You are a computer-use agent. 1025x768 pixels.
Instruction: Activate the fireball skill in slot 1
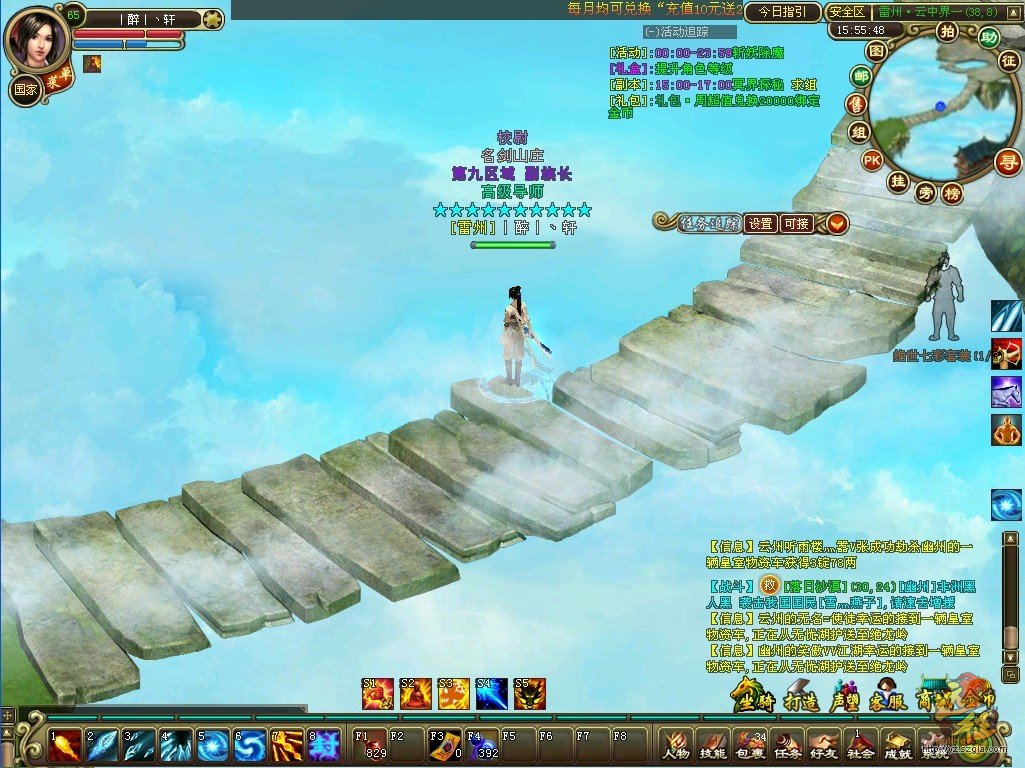coord(65,745)
